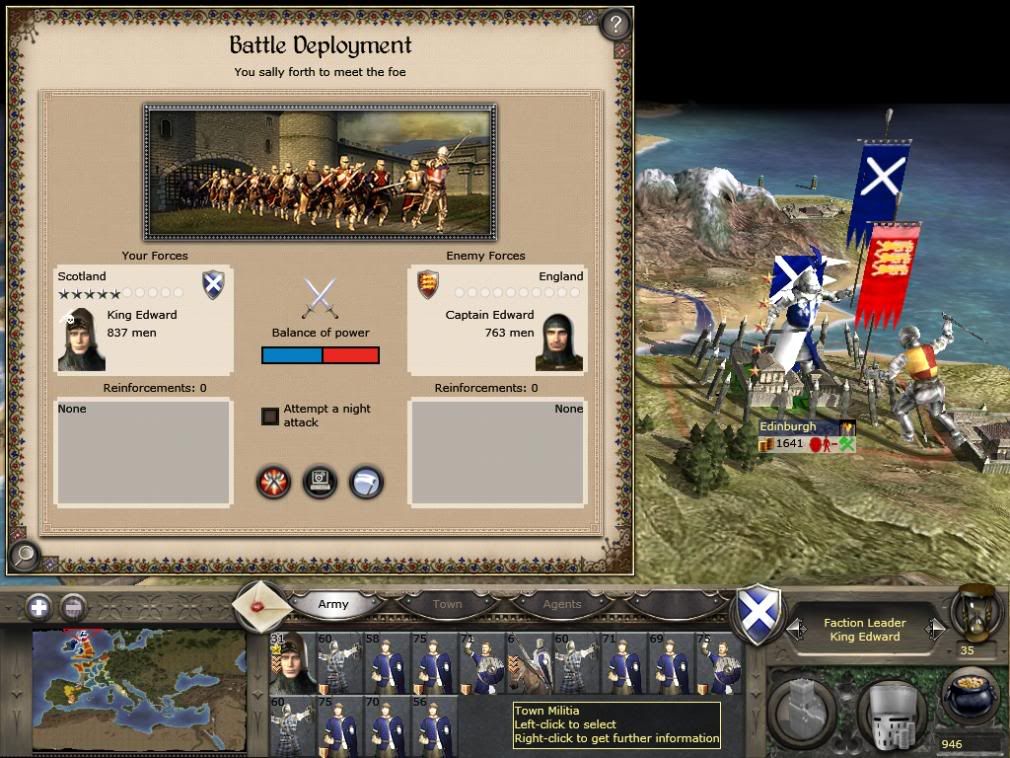Auto-resolve the battle using the computer icon
Screen dimensions: 1010x758
pyautogui.click(x=320, y=482)
